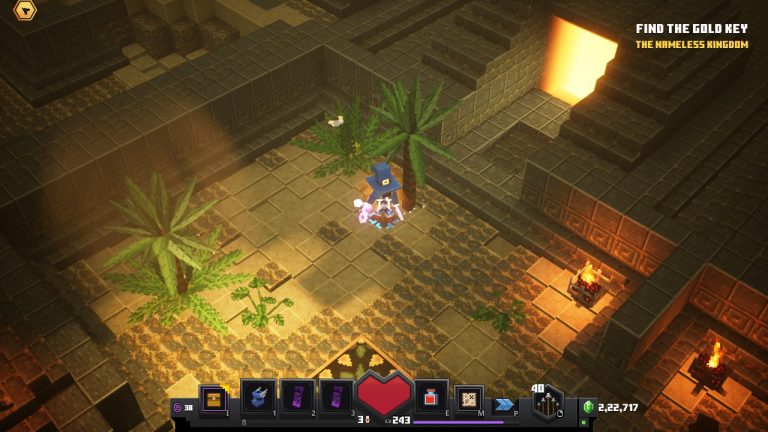Trigger the blue dodge roll arrows
The image size is (768, 432).
click(x=505, y=403)
